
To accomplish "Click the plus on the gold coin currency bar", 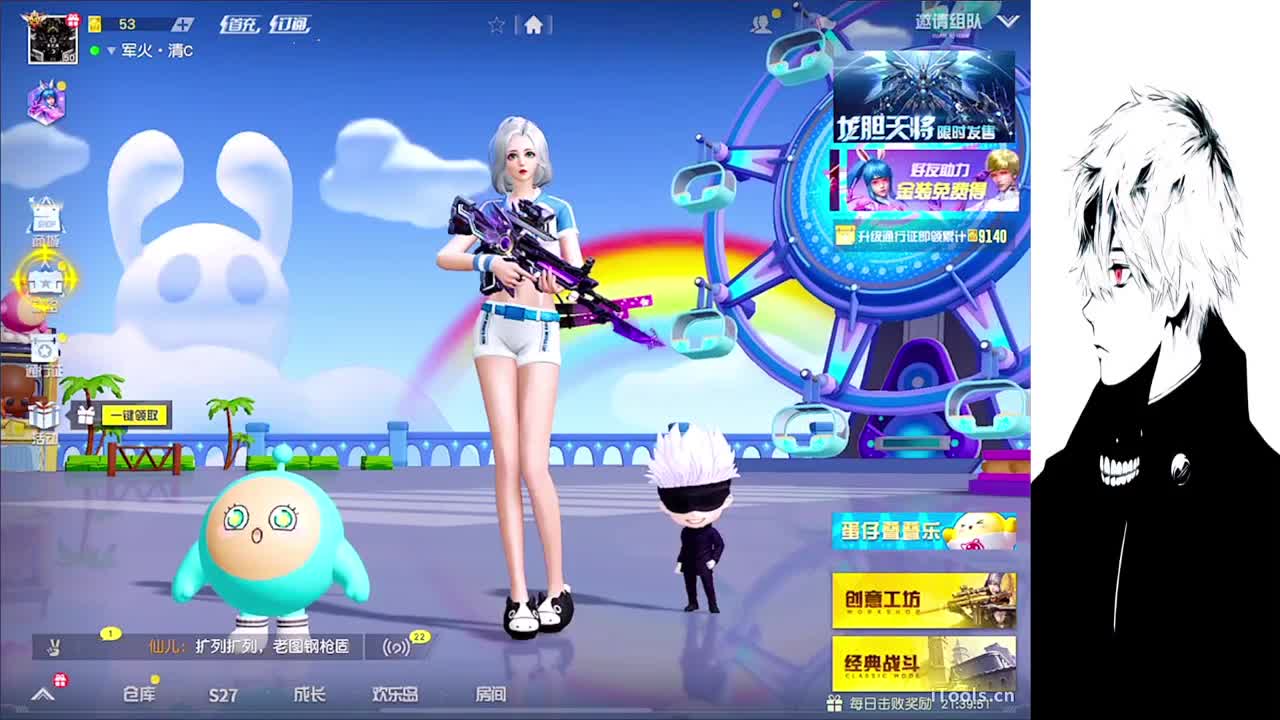I will [x=184, y=23].
